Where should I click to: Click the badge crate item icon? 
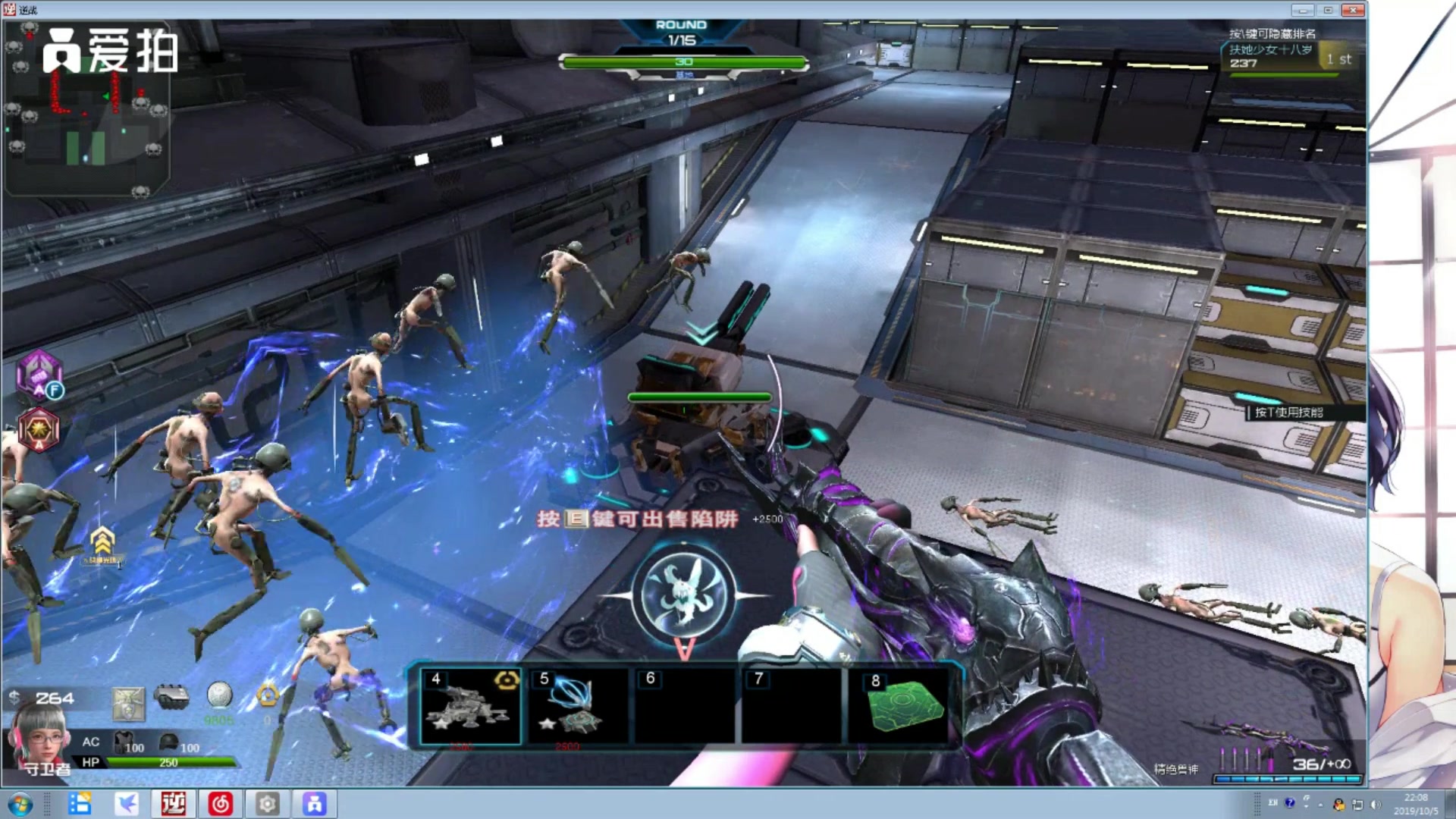tap(128, 704)
